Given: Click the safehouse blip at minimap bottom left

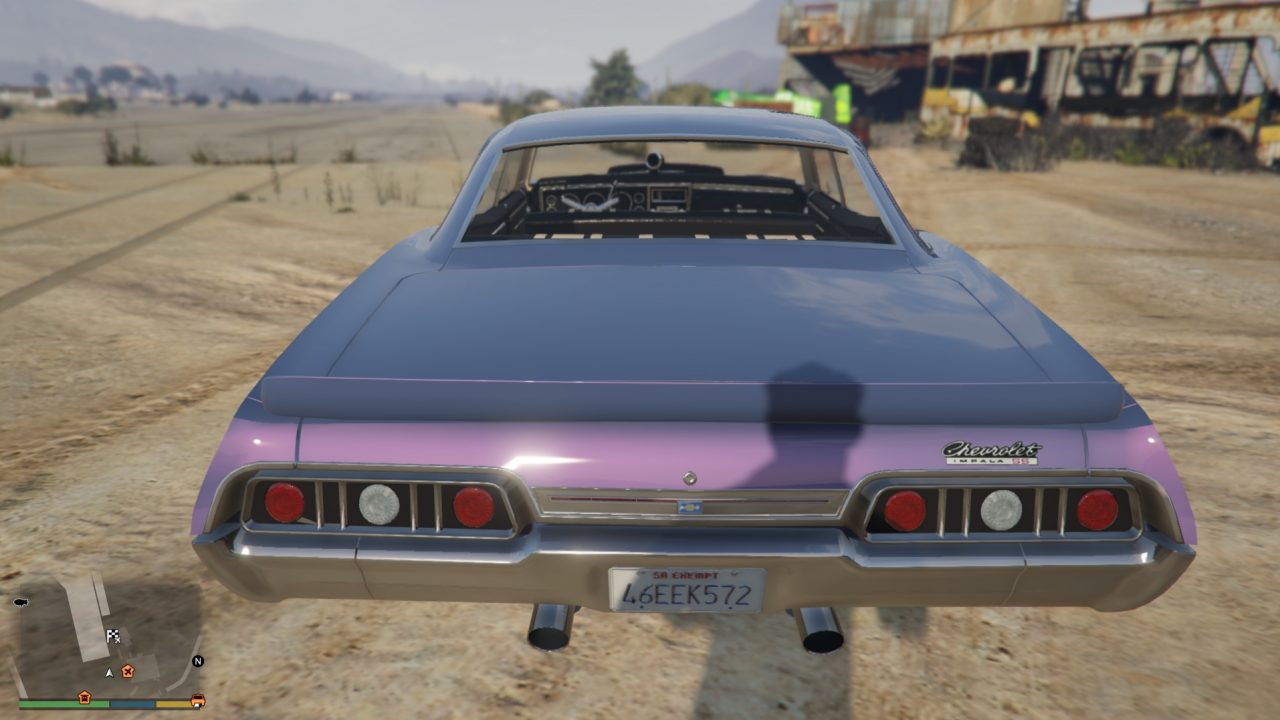Looking at the screenshot, I should pyautogui.click(x=85, y=698).
